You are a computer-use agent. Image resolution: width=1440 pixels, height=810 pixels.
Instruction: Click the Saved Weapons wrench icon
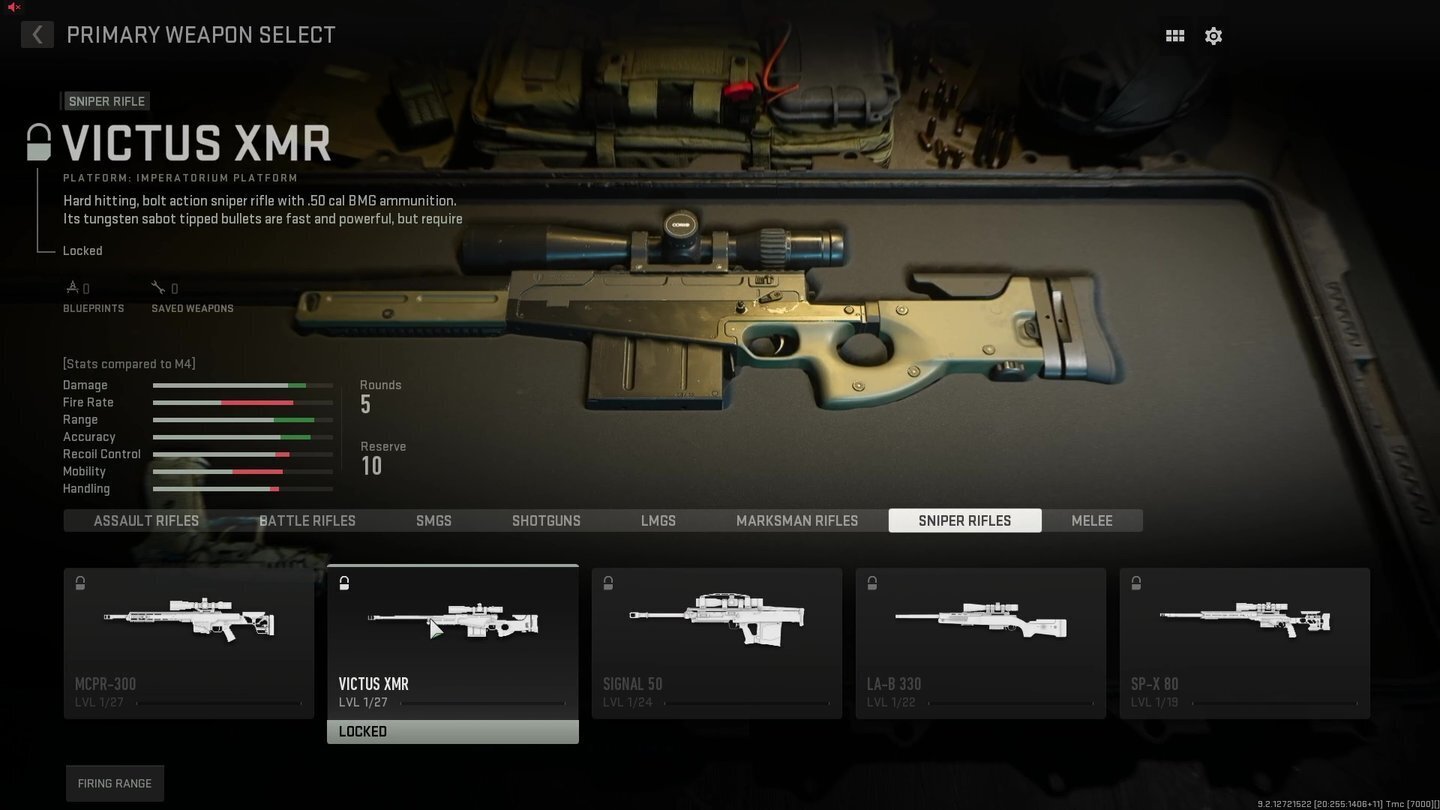pyautogui.click(x=159, y=287)
